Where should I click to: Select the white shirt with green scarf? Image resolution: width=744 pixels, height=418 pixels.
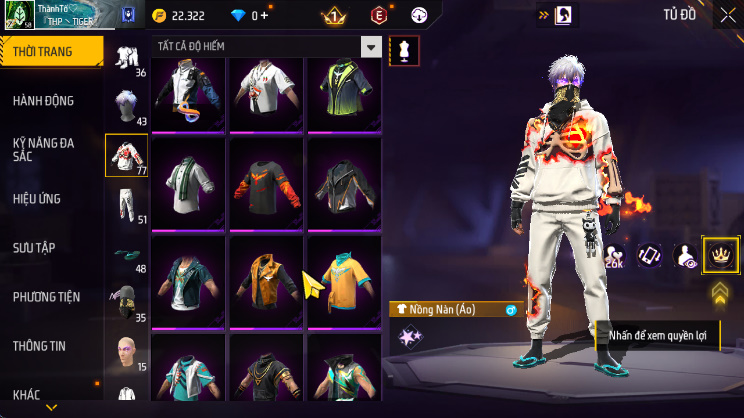coord(188,184)
